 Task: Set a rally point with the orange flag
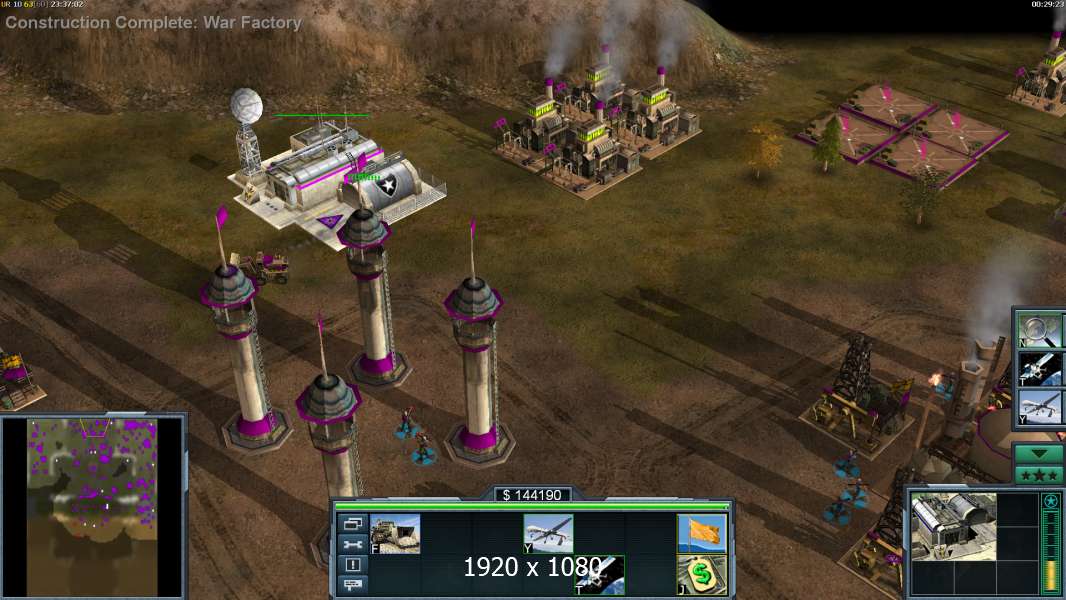coord(701,534)
